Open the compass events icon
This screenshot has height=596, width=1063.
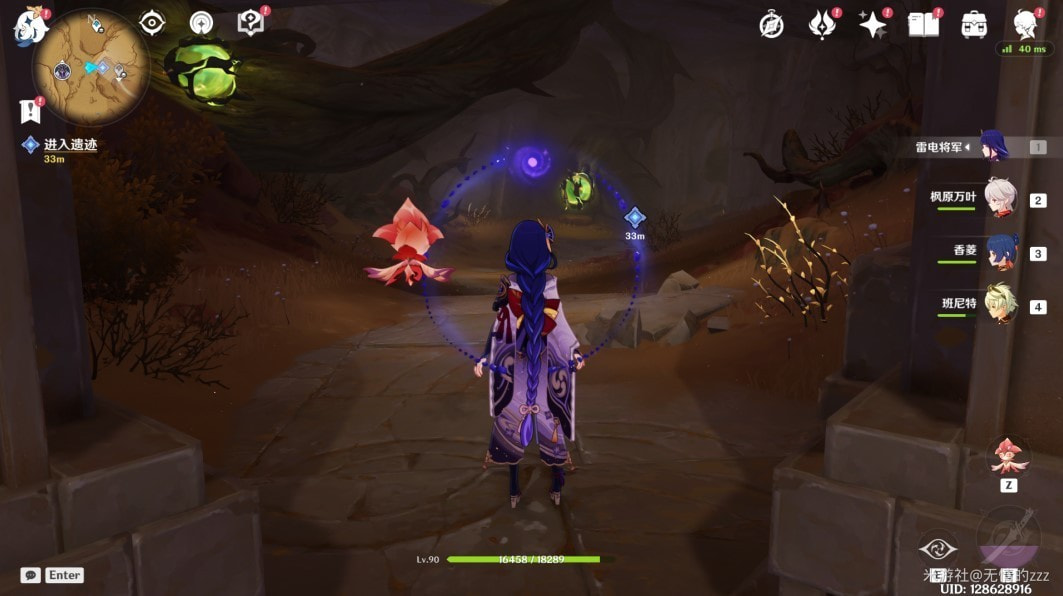coord(771,25)
